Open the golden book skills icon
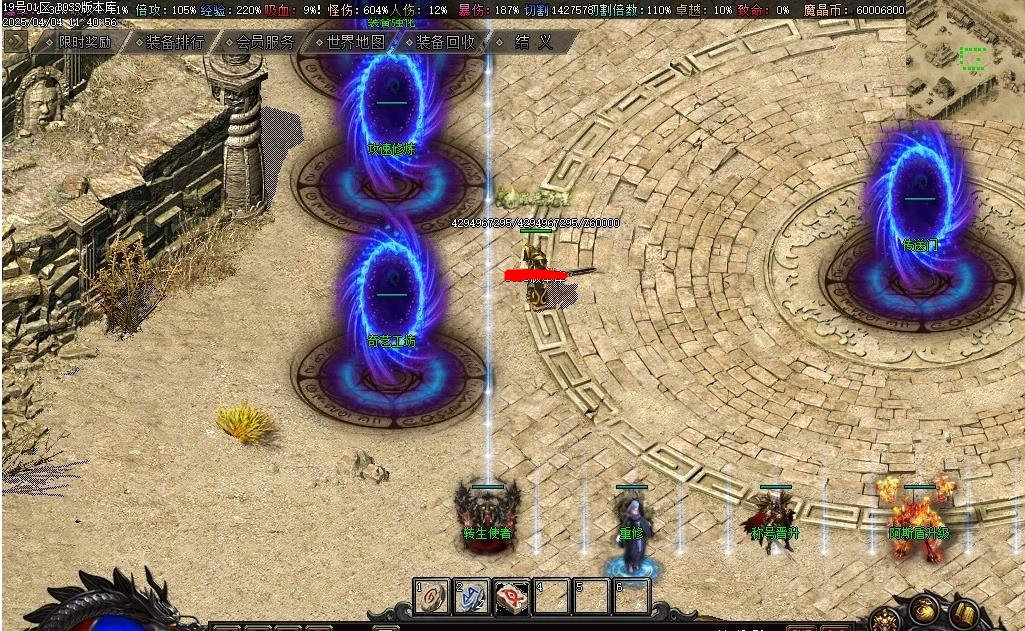 point(964,613)
